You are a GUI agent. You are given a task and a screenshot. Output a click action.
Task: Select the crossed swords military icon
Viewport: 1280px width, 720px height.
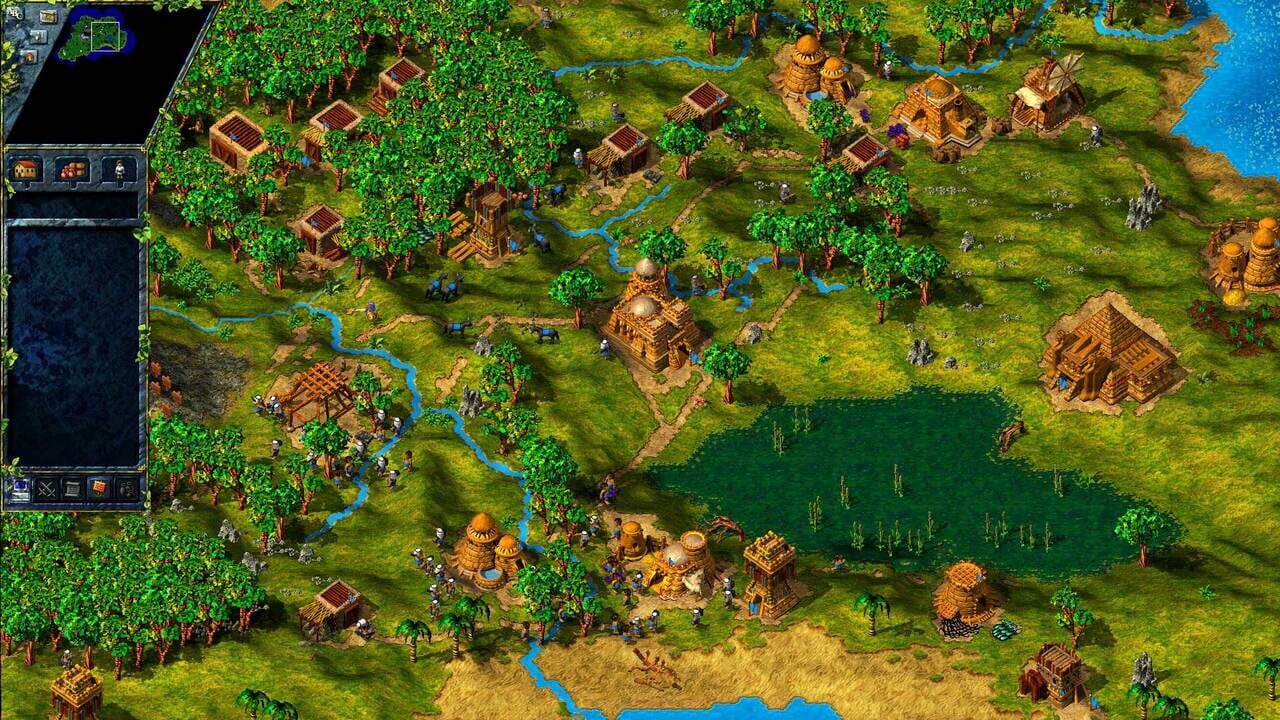click(48, 489)
